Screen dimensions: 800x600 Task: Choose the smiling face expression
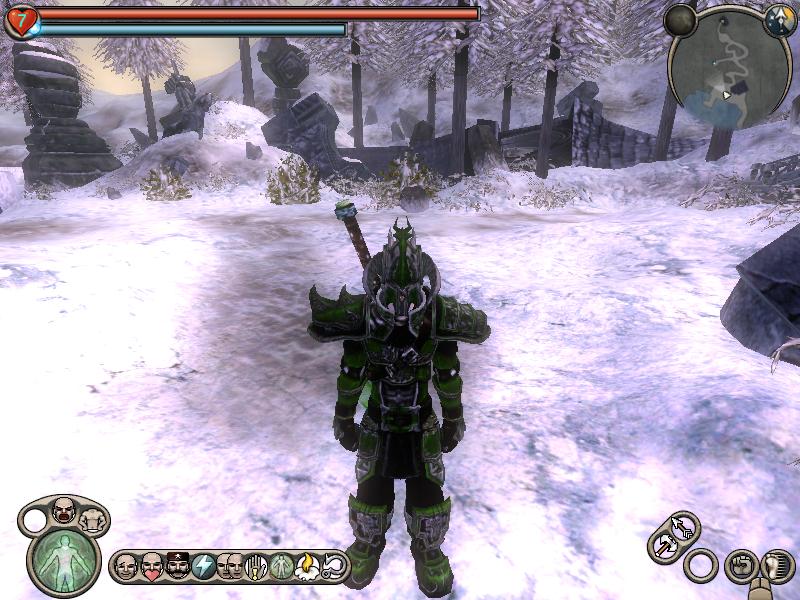127,567
